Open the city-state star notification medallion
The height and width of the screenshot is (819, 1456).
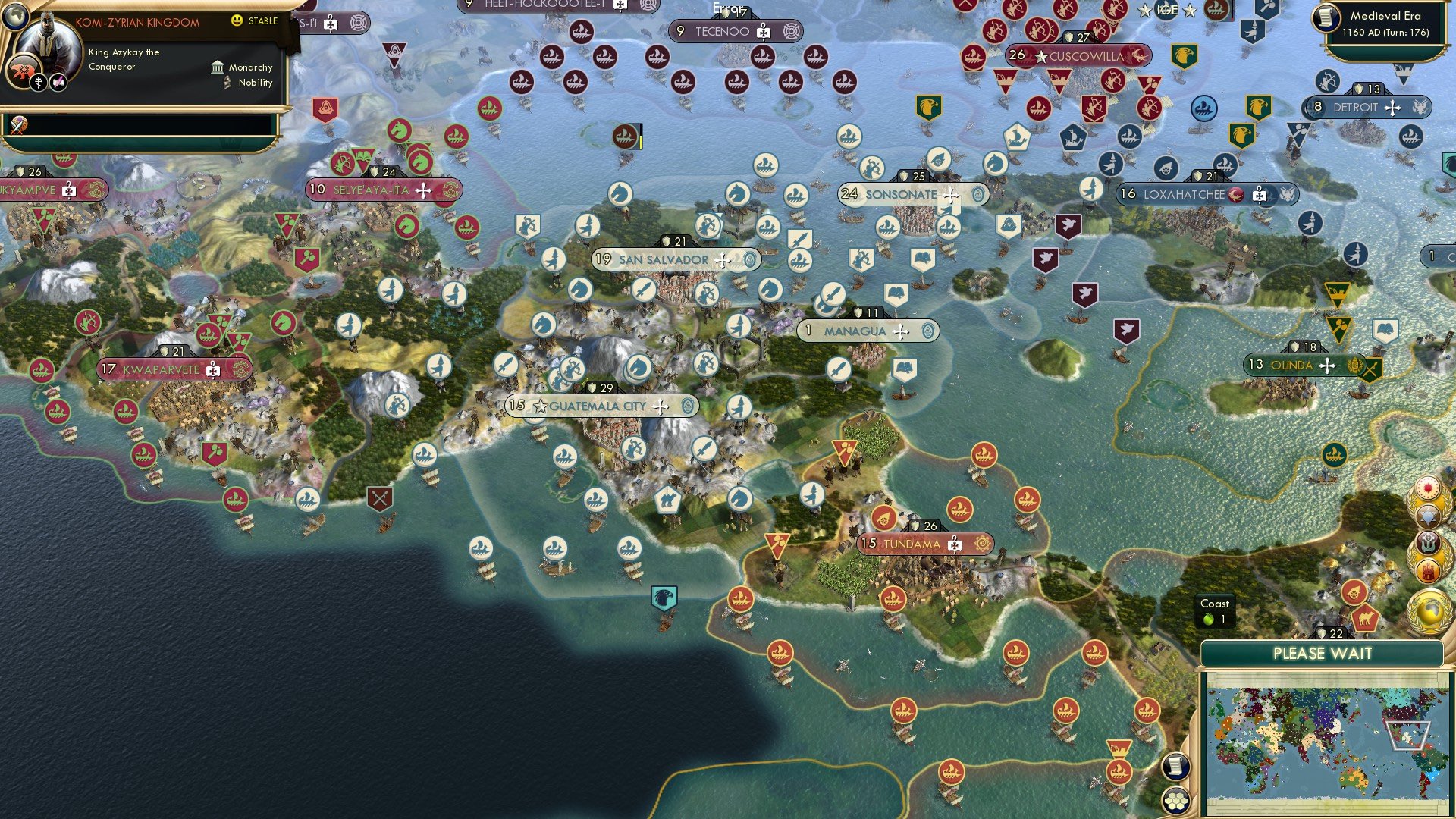click(x=1429, y=515)
